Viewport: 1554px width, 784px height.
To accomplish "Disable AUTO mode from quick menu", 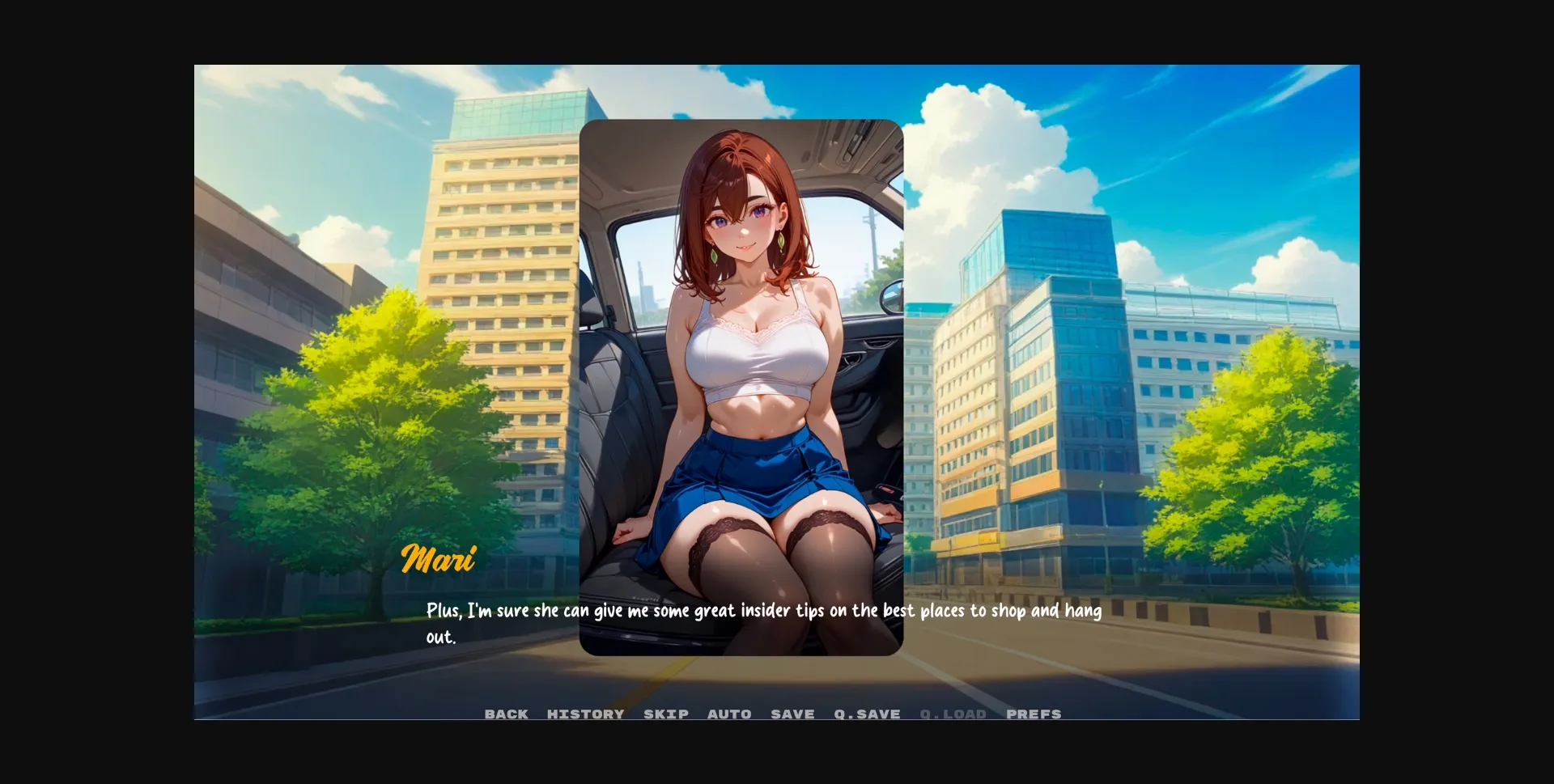I will pos(729,714).
